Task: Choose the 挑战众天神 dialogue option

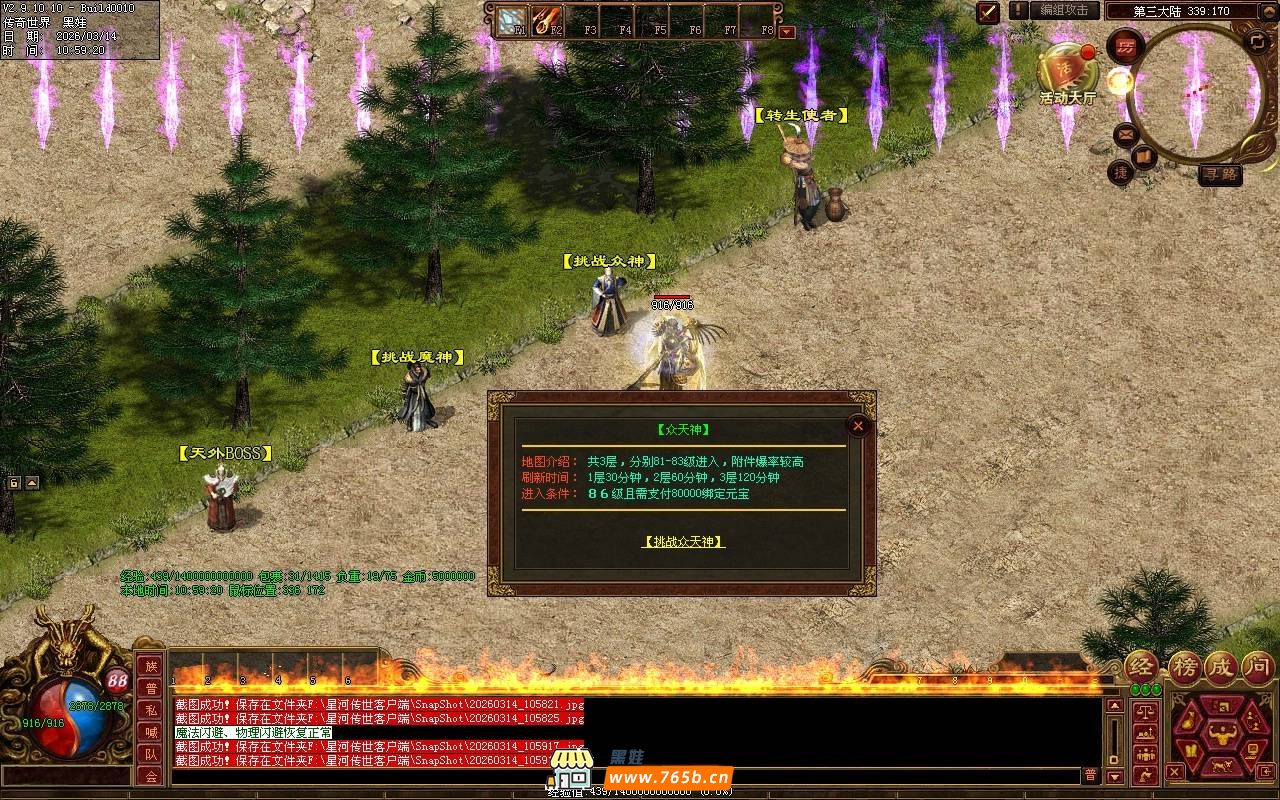Action: click(683, 541)
